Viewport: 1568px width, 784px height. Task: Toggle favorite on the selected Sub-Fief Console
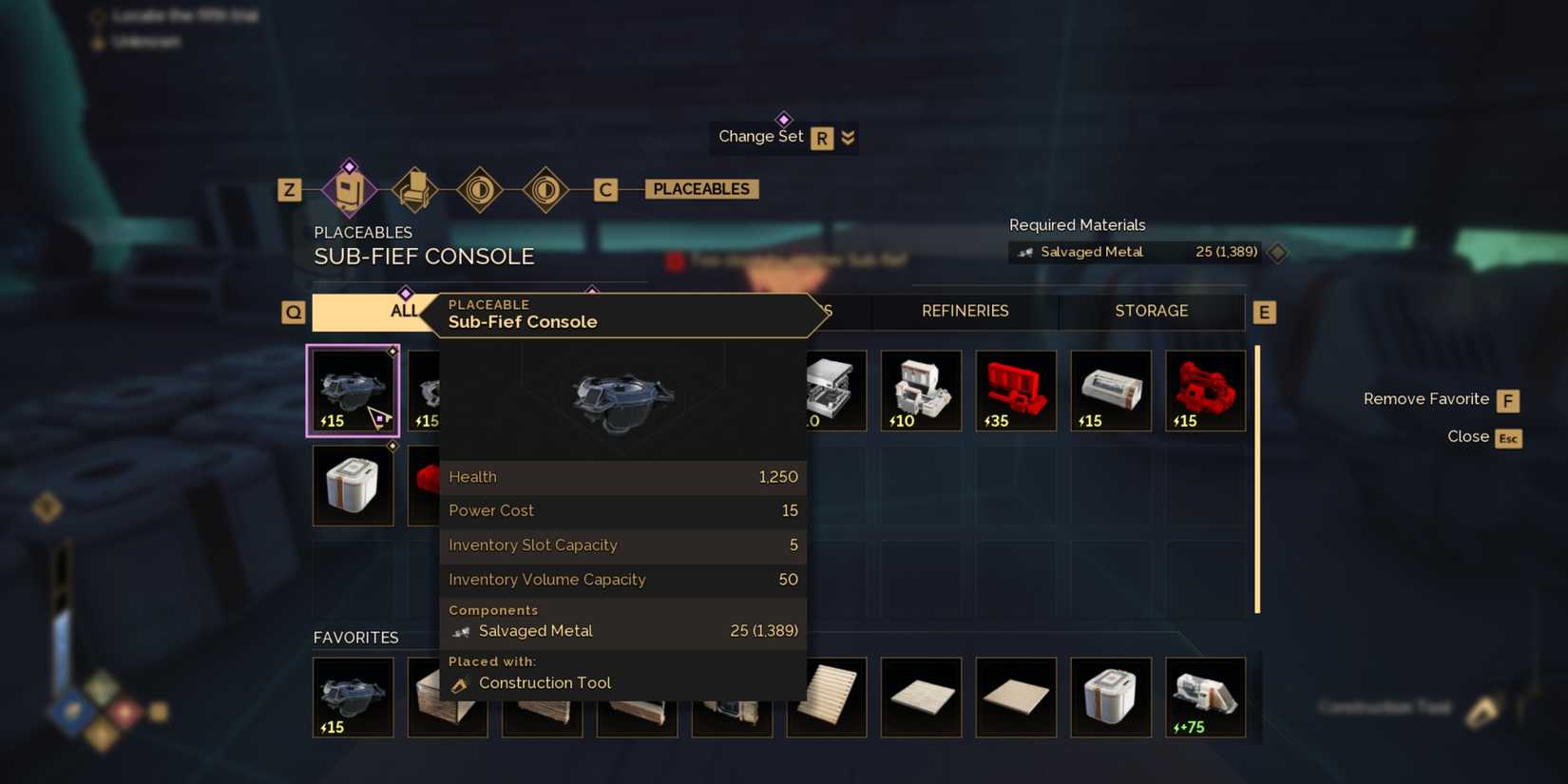click(392, 351)
